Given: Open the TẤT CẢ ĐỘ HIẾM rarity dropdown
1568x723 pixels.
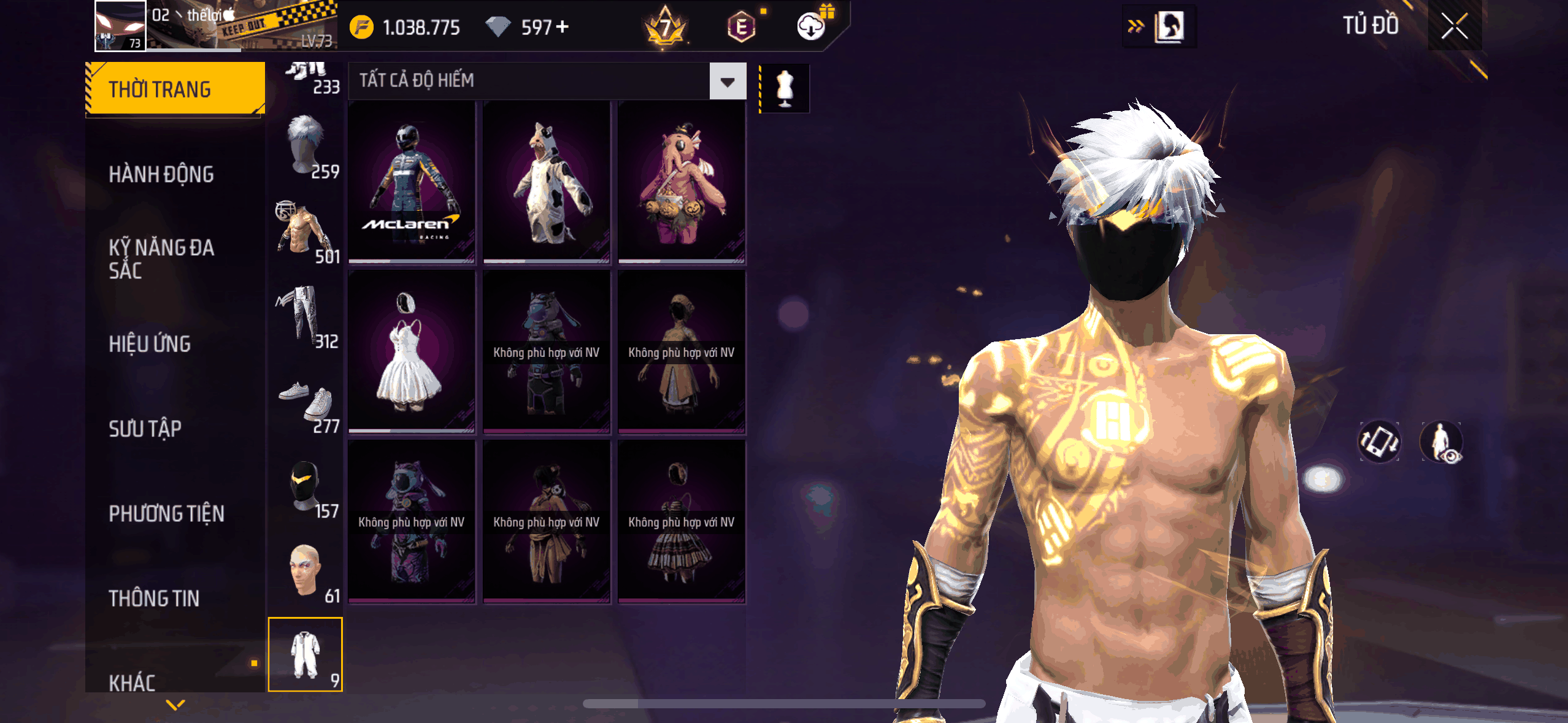Looking at the screenshot, I should [x=728, y=81].
